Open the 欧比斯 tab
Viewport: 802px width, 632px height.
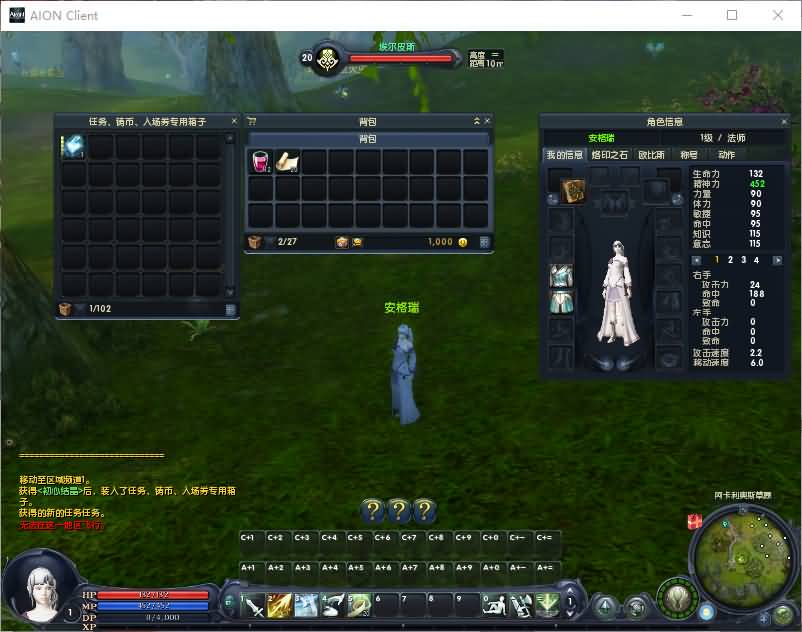[651, 155]
